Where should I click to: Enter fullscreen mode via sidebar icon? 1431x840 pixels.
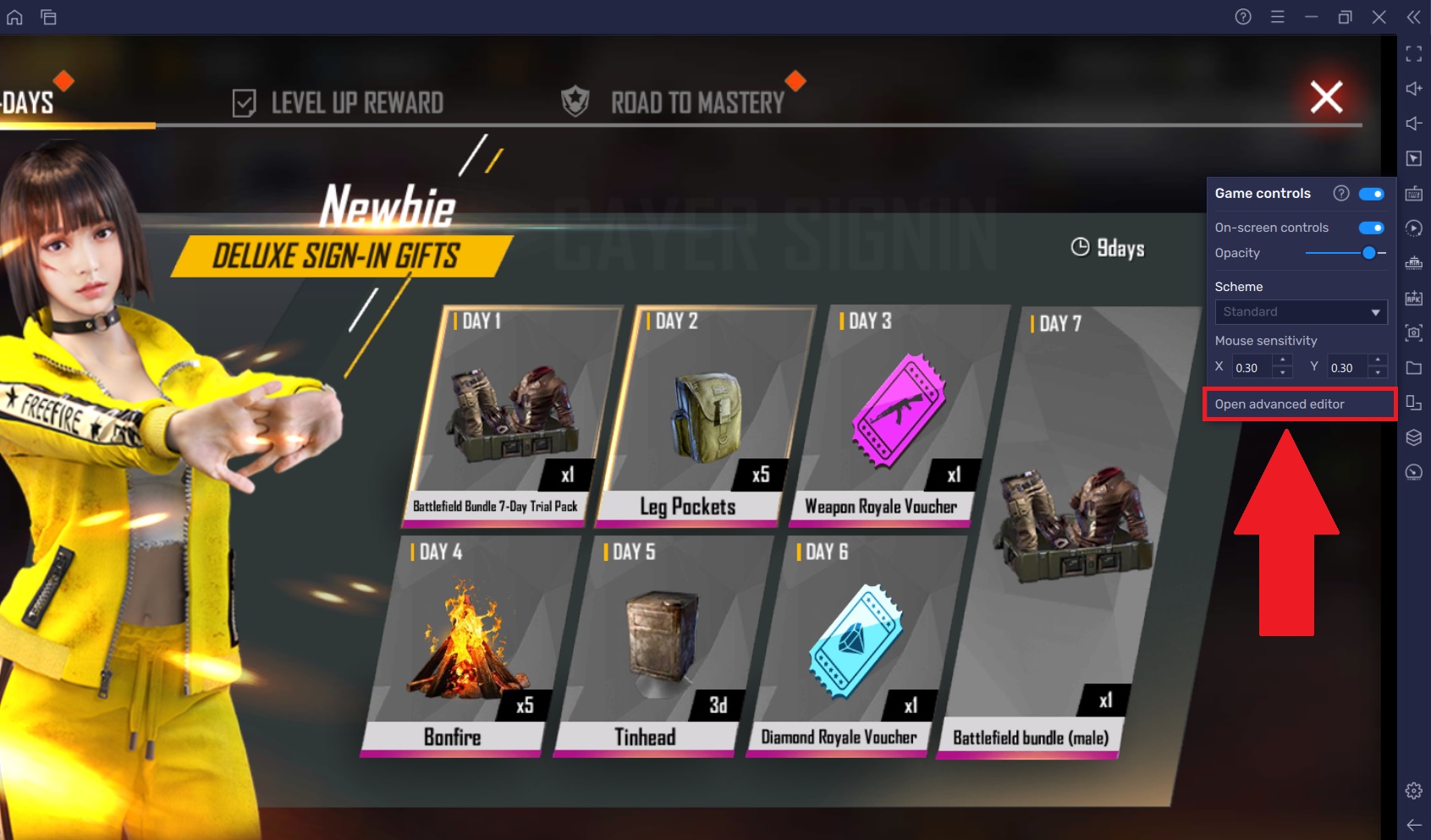pyautogui.click(x=1414, y=54)
